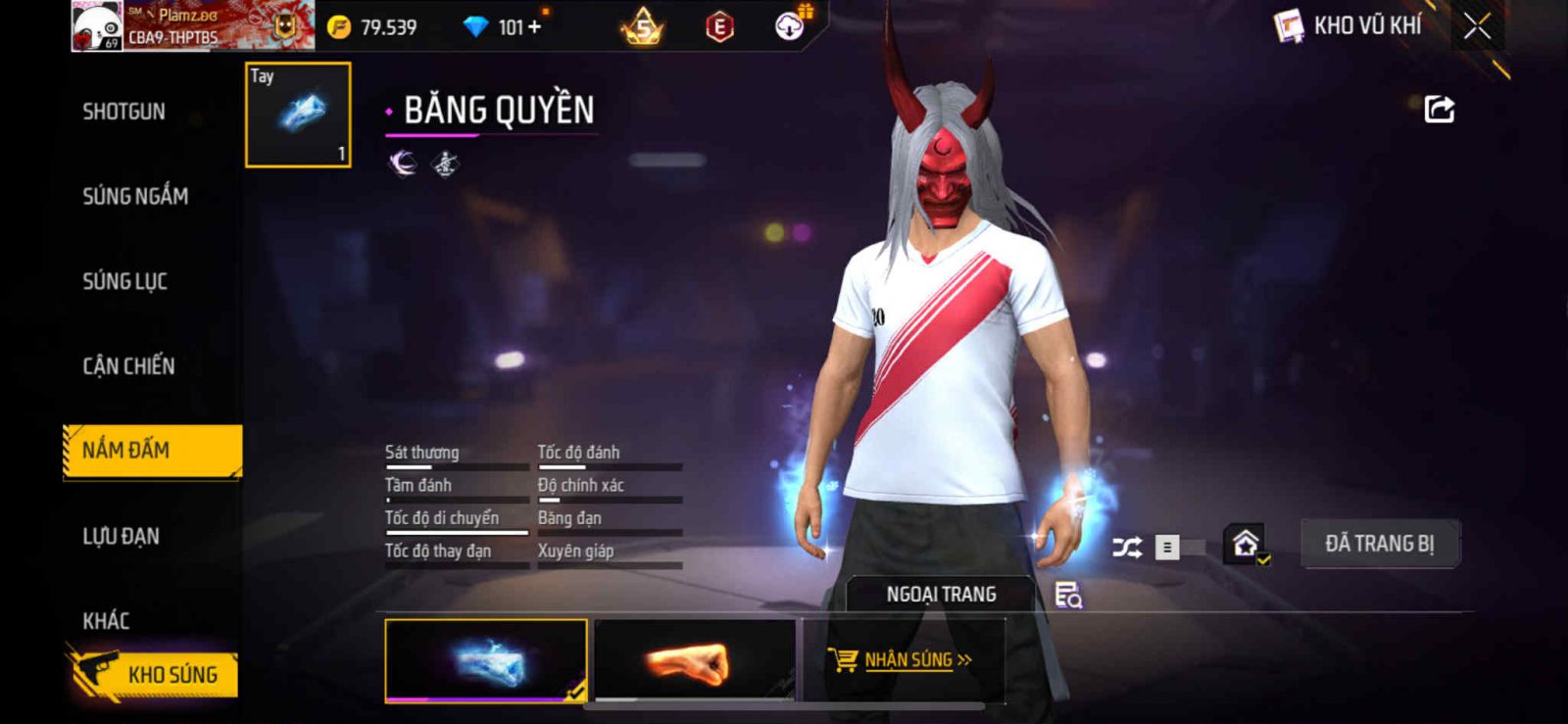Choose the orange default fist skin
This screenshot has width=1568, height=724.
click(x=694, y=660)
